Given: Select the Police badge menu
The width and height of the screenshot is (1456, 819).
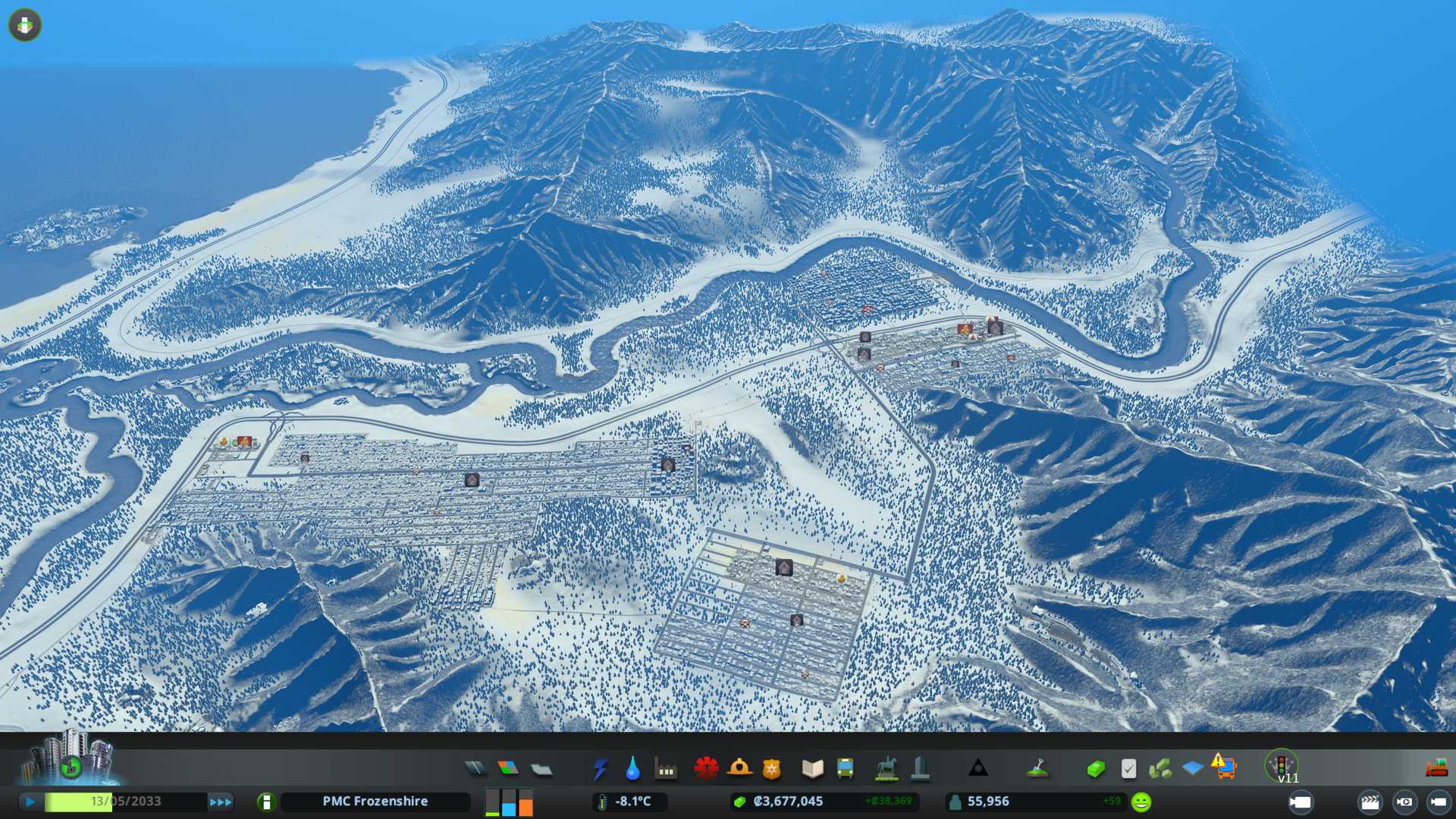Looking at the screenshot, I should point(772,769).
